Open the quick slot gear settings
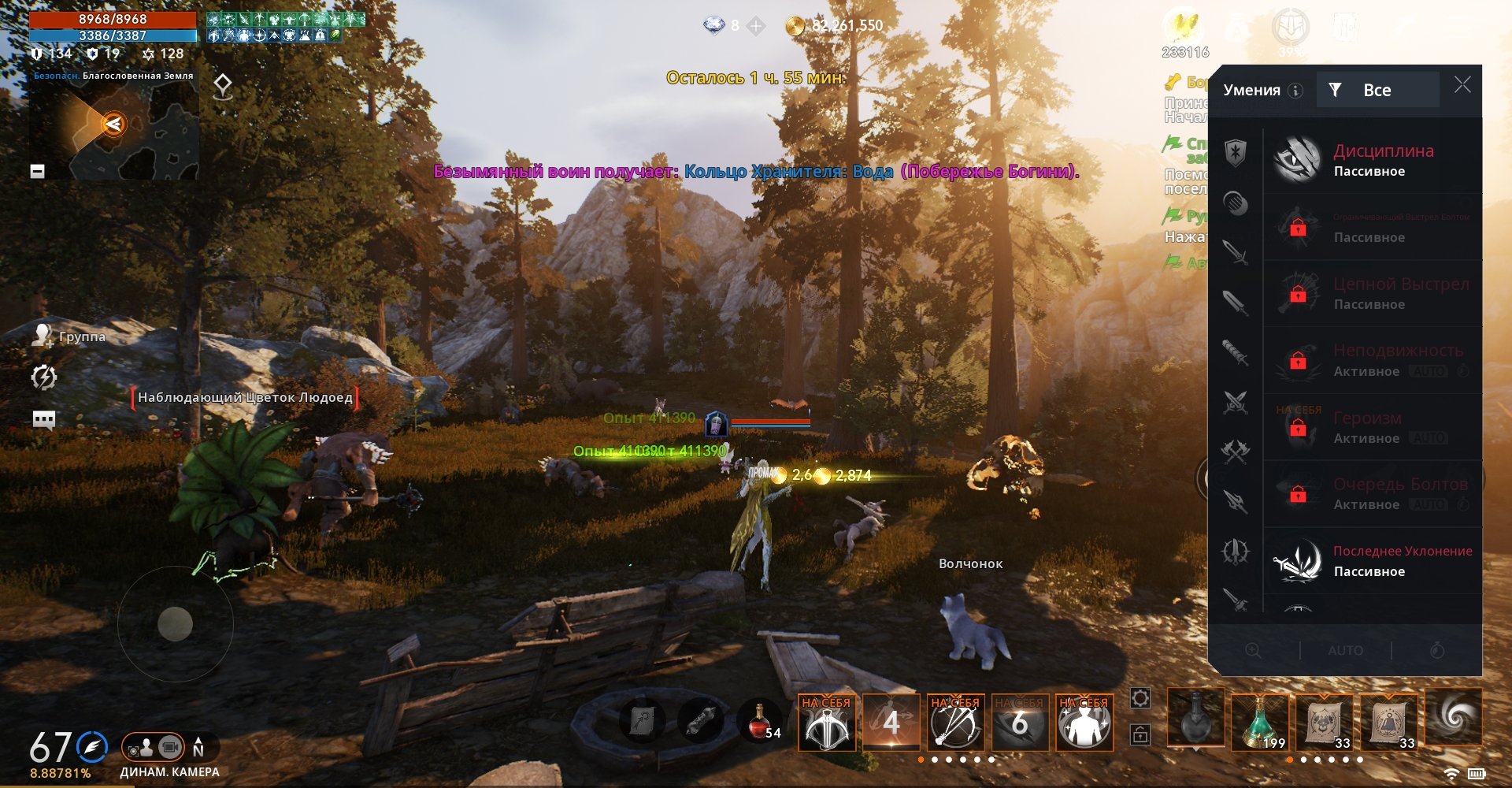This screenshot has width=1512, height=788. coord(1140,698)
